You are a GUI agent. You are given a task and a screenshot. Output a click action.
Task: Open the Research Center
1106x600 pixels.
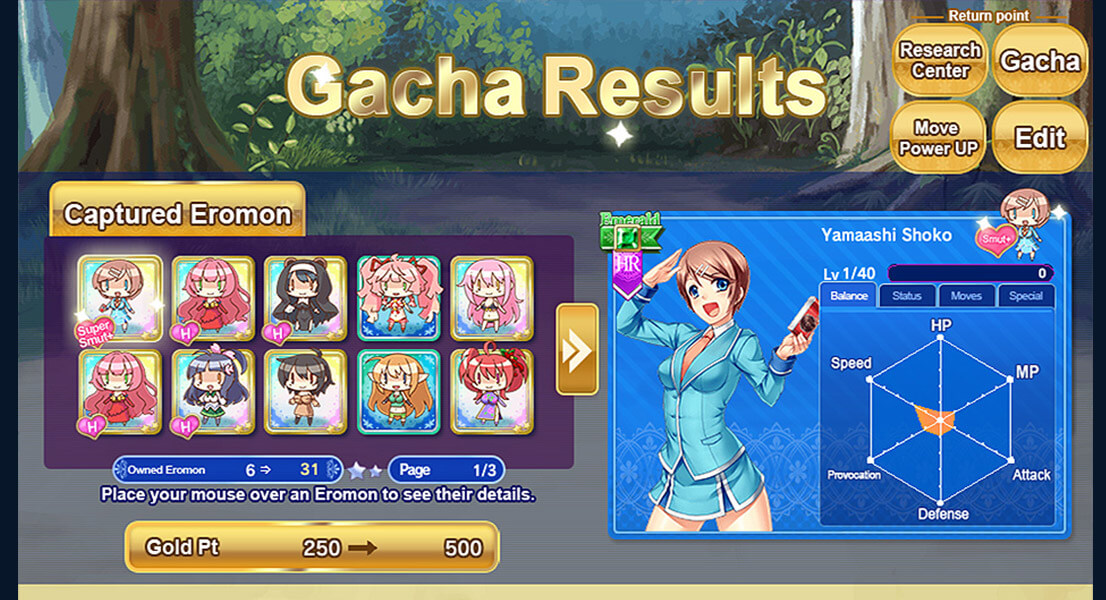940,61
